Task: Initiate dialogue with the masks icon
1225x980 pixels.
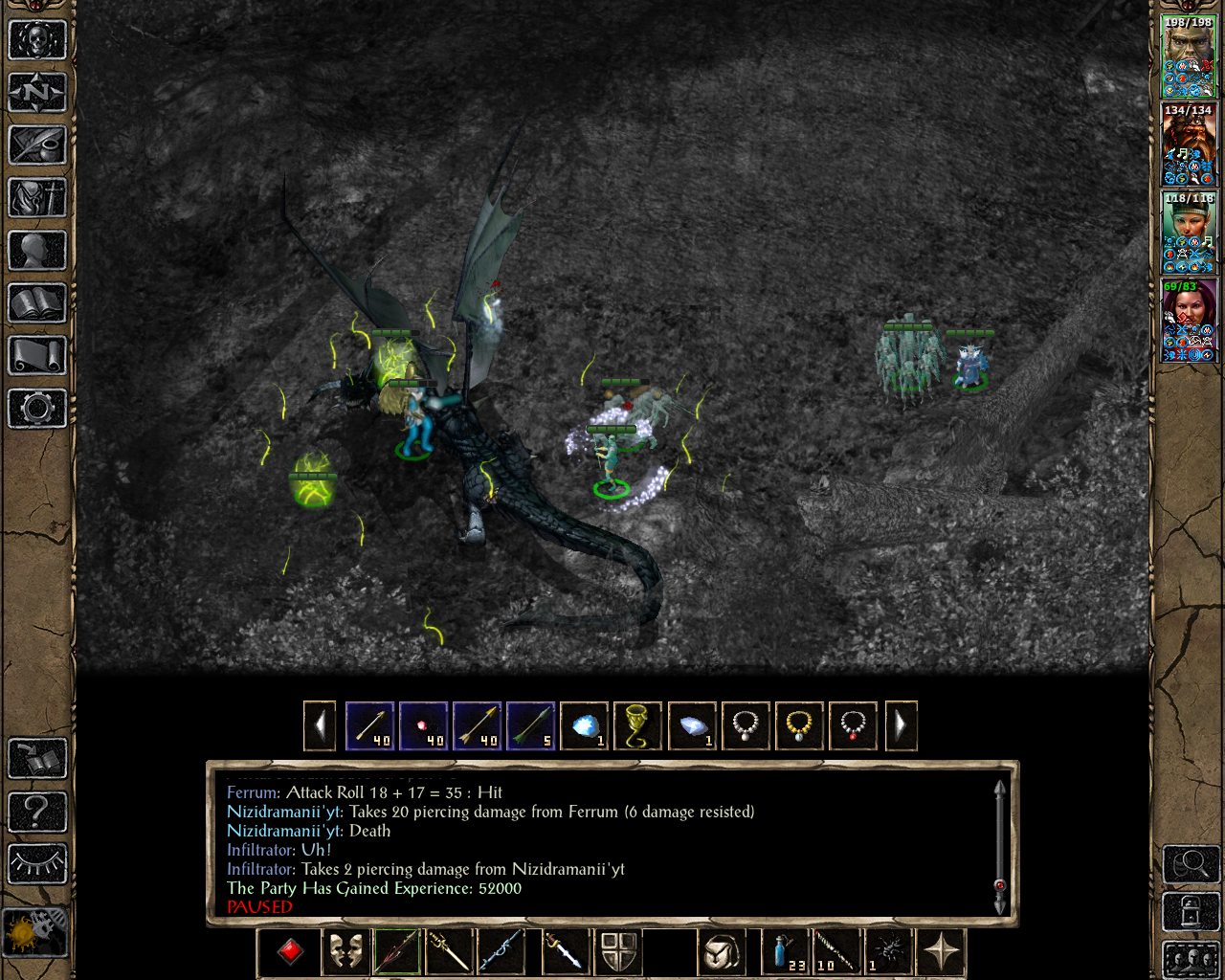Action: coord(345,953)
